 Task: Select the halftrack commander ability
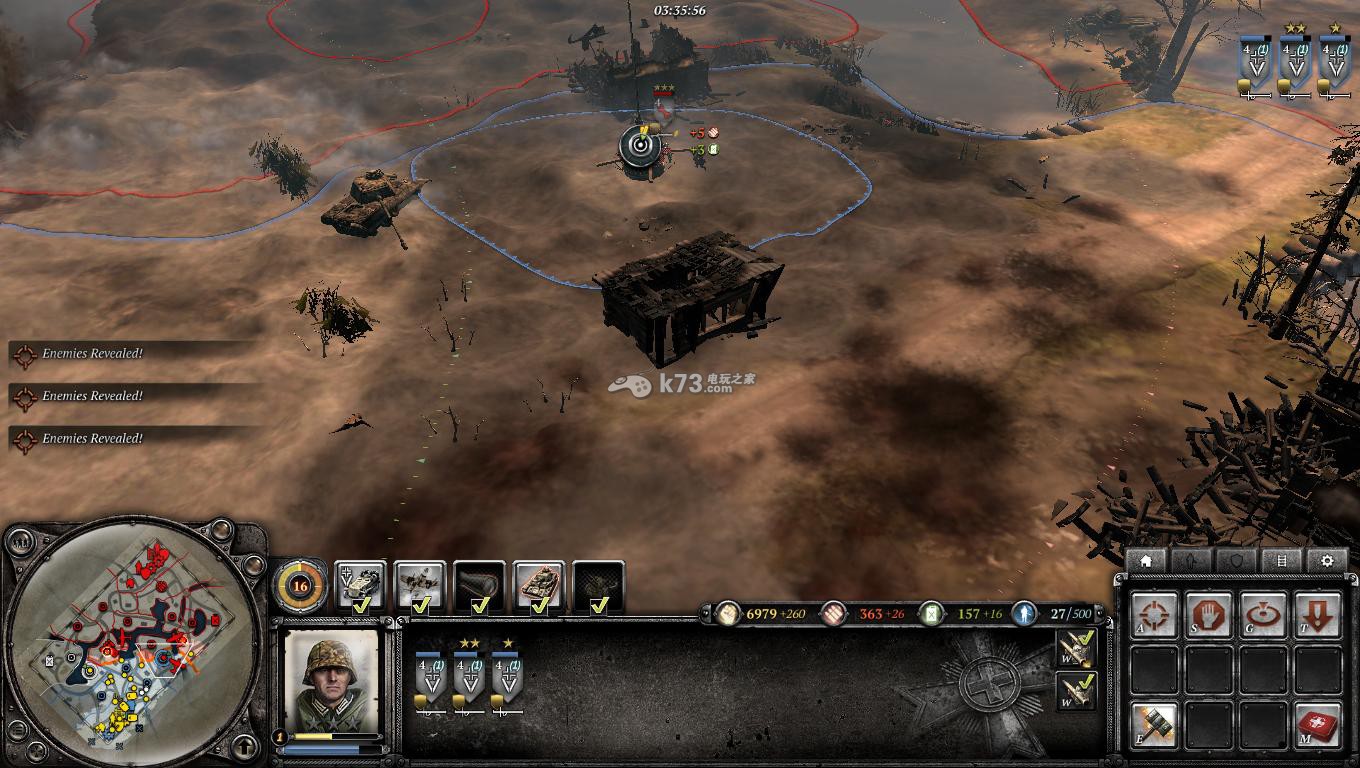pos(359,586)
